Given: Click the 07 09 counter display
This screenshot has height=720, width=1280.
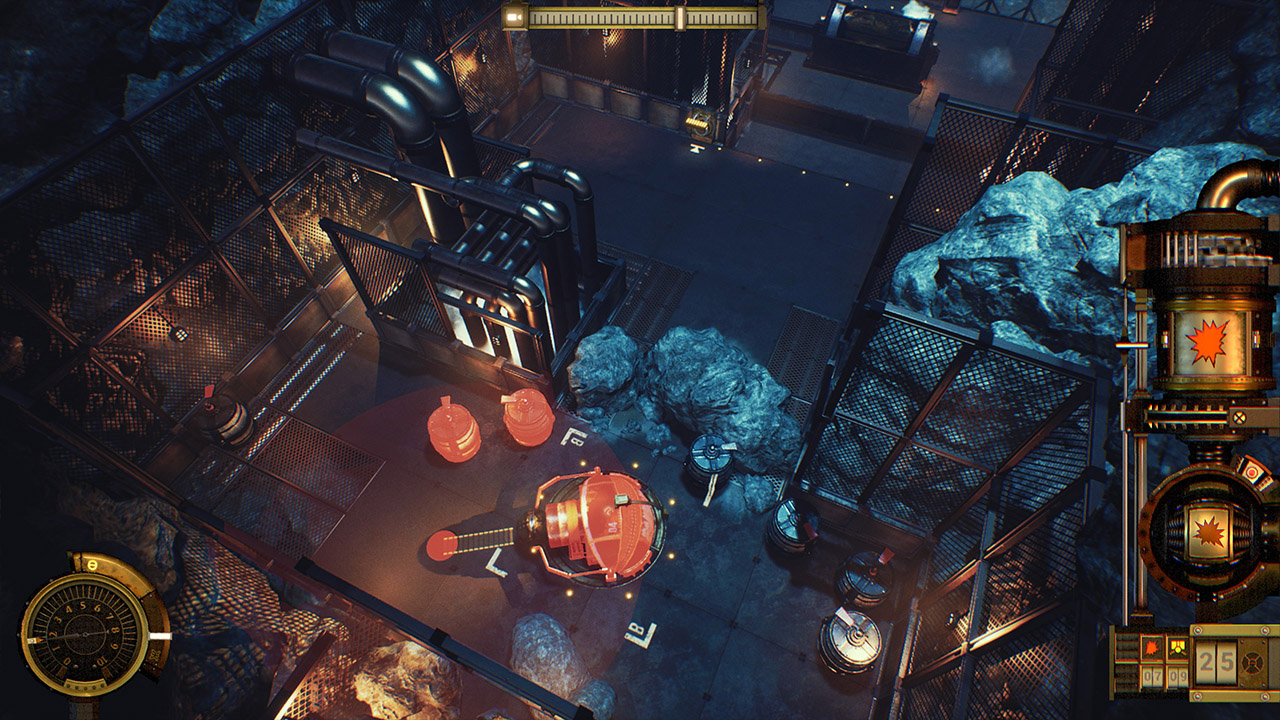Looking at the screenshot, I should 1167,675.
